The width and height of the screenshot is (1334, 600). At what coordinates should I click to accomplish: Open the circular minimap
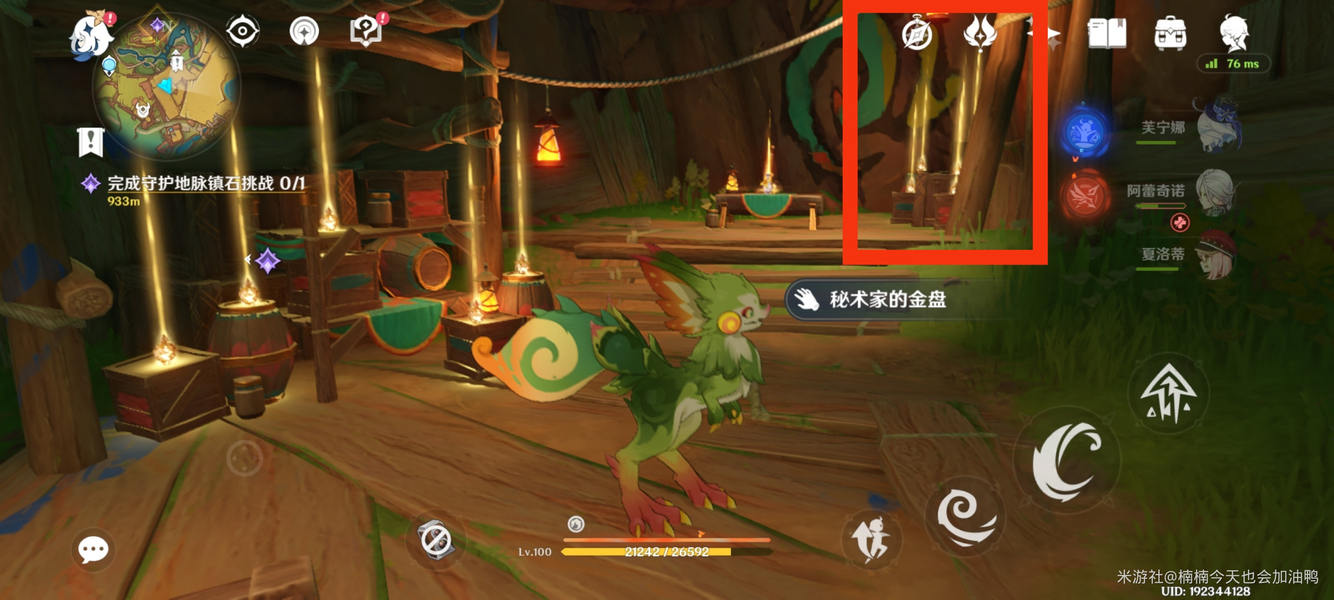point(166,86)
